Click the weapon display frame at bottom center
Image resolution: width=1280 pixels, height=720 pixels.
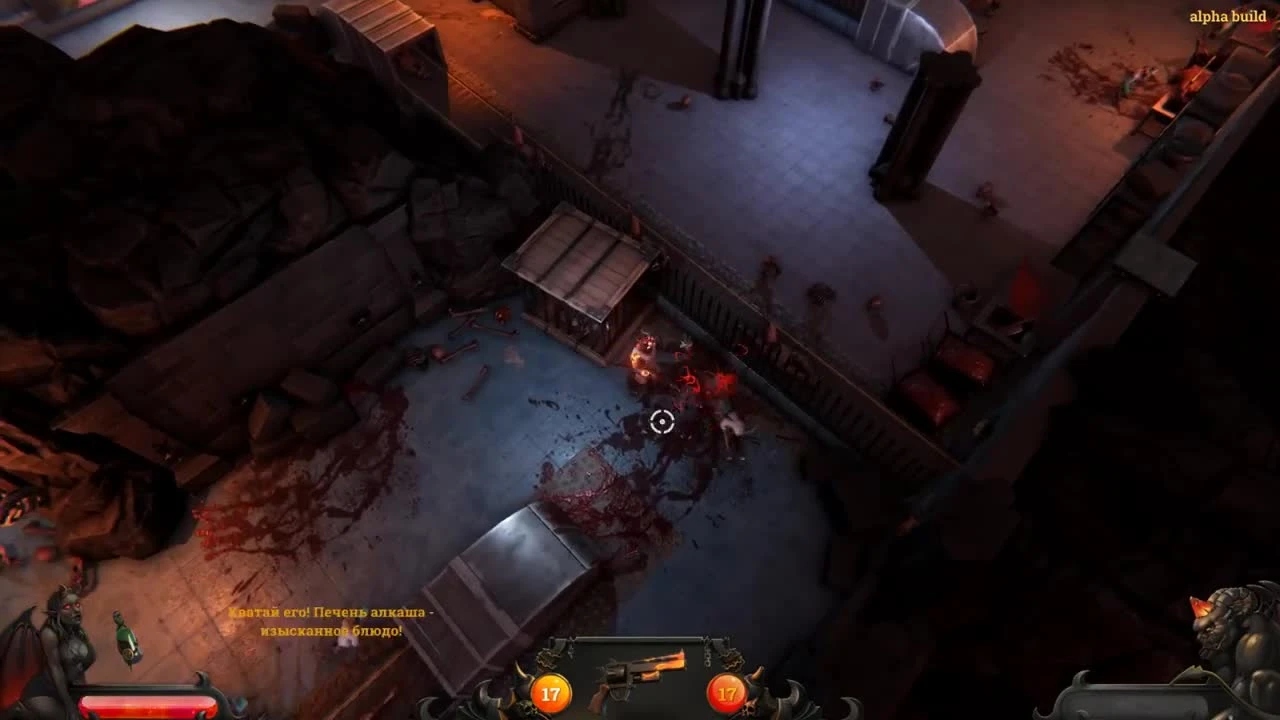click(639, 685)
